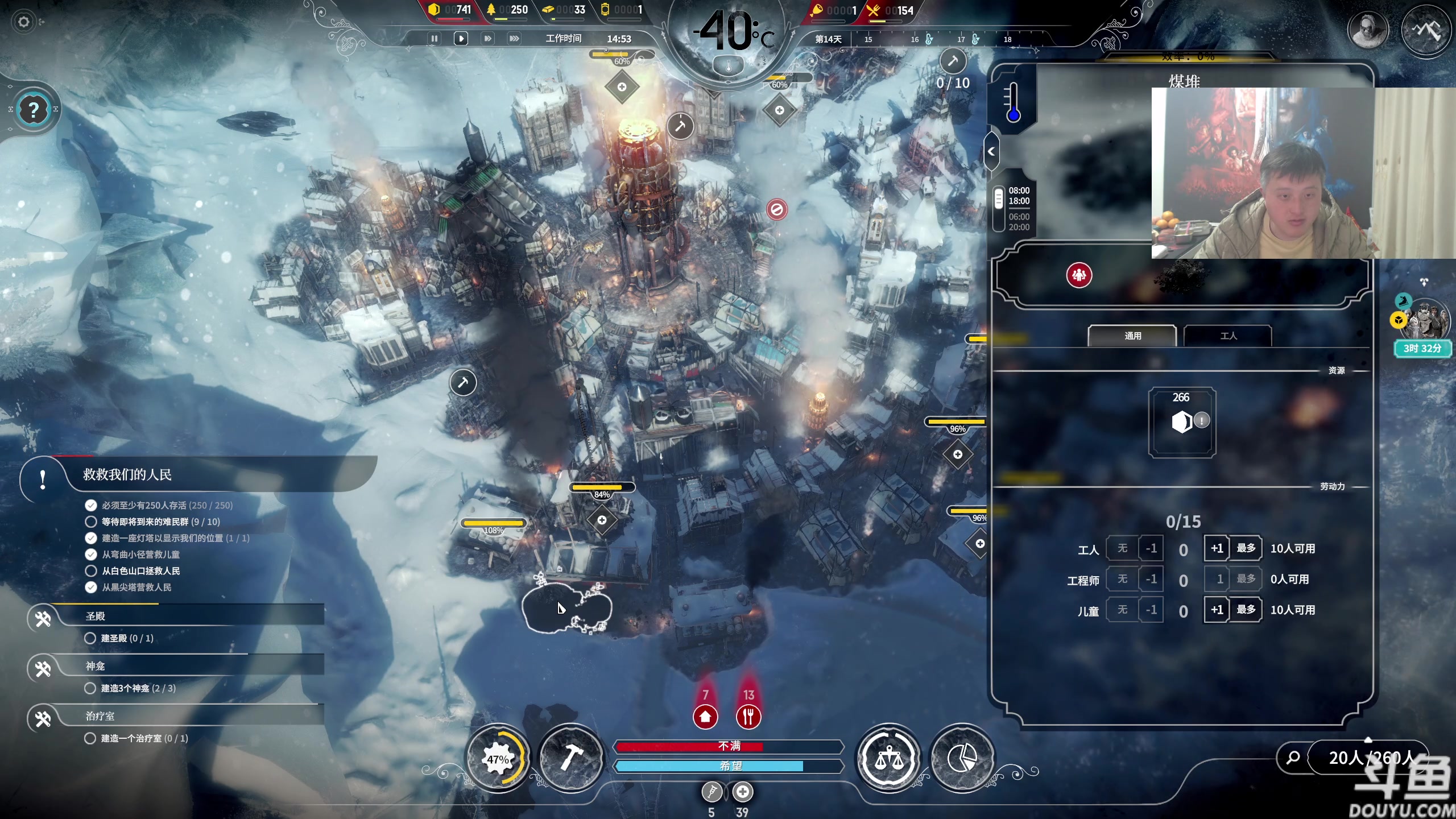This screenshot has height=819, width=1456.
Task: Open the frostland map mountain icon
Action: 1425,30
